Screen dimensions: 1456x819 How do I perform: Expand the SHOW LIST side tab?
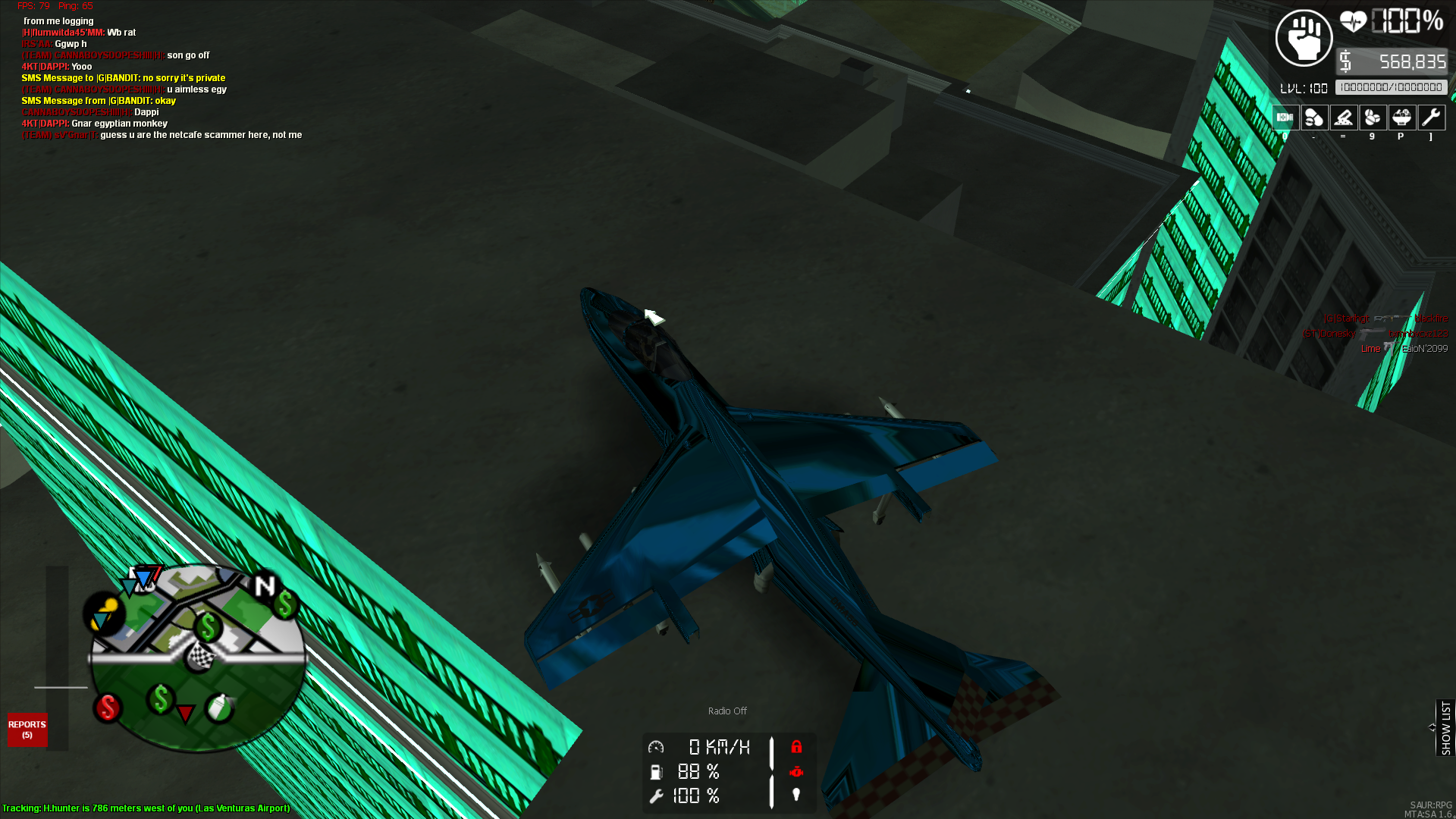click(1445, 728)
